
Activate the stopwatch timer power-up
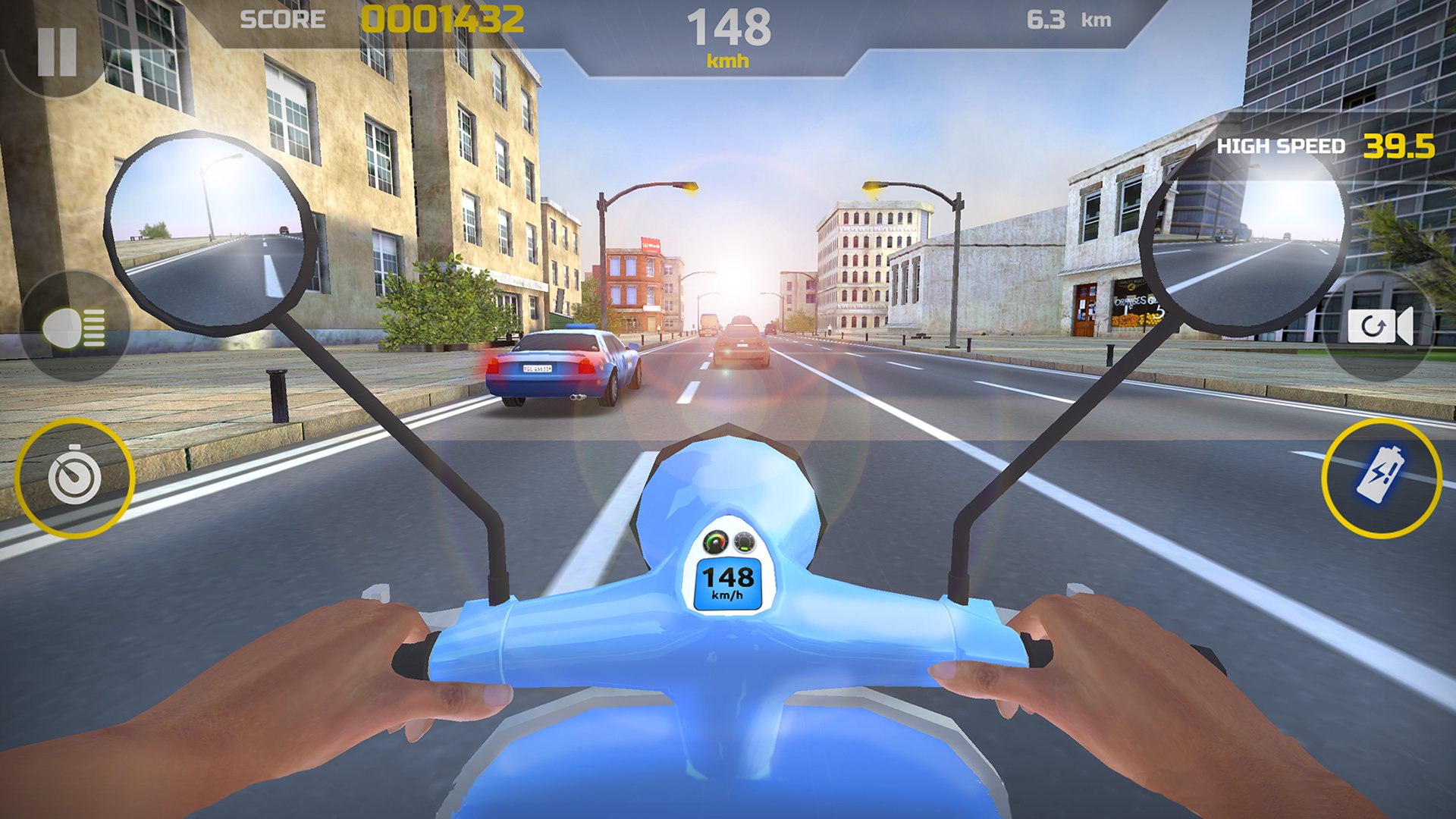(x=72, y=478)
